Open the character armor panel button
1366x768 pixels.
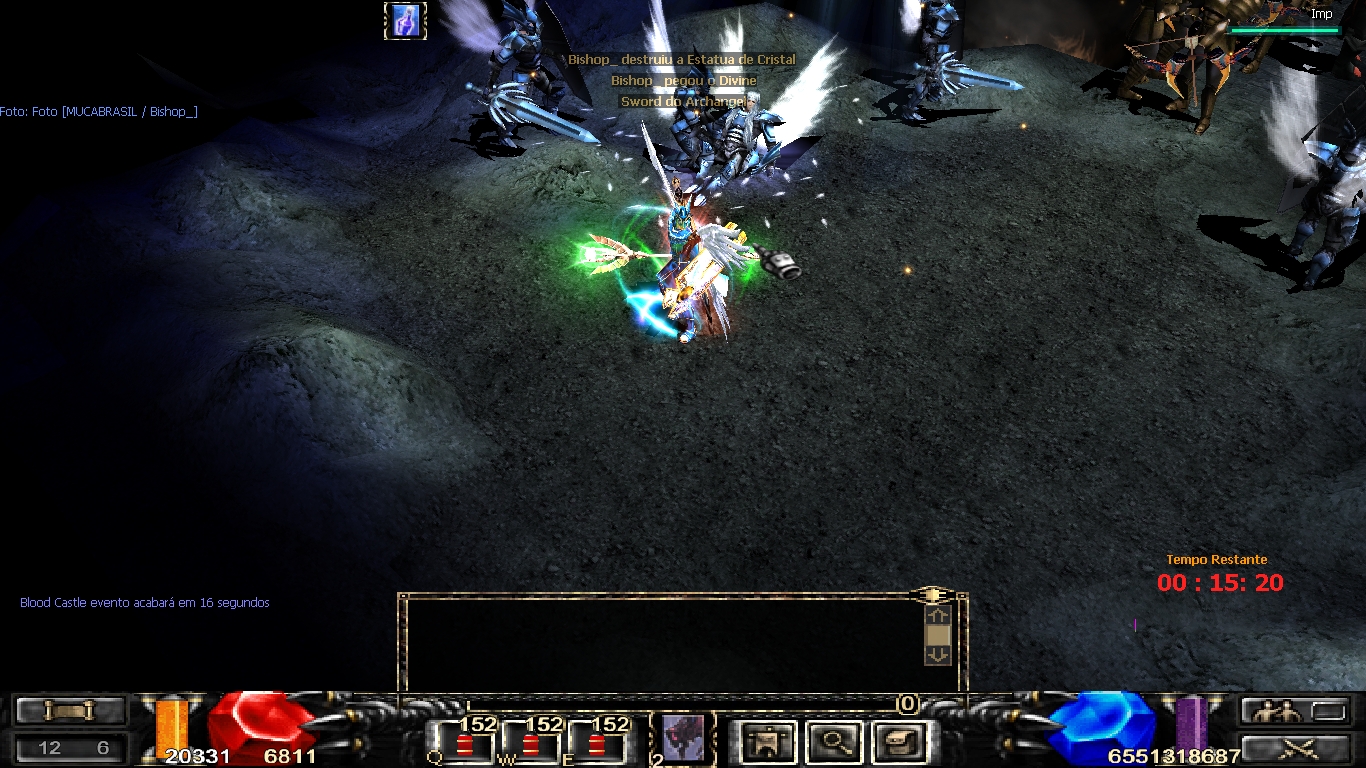coord(769,741)
